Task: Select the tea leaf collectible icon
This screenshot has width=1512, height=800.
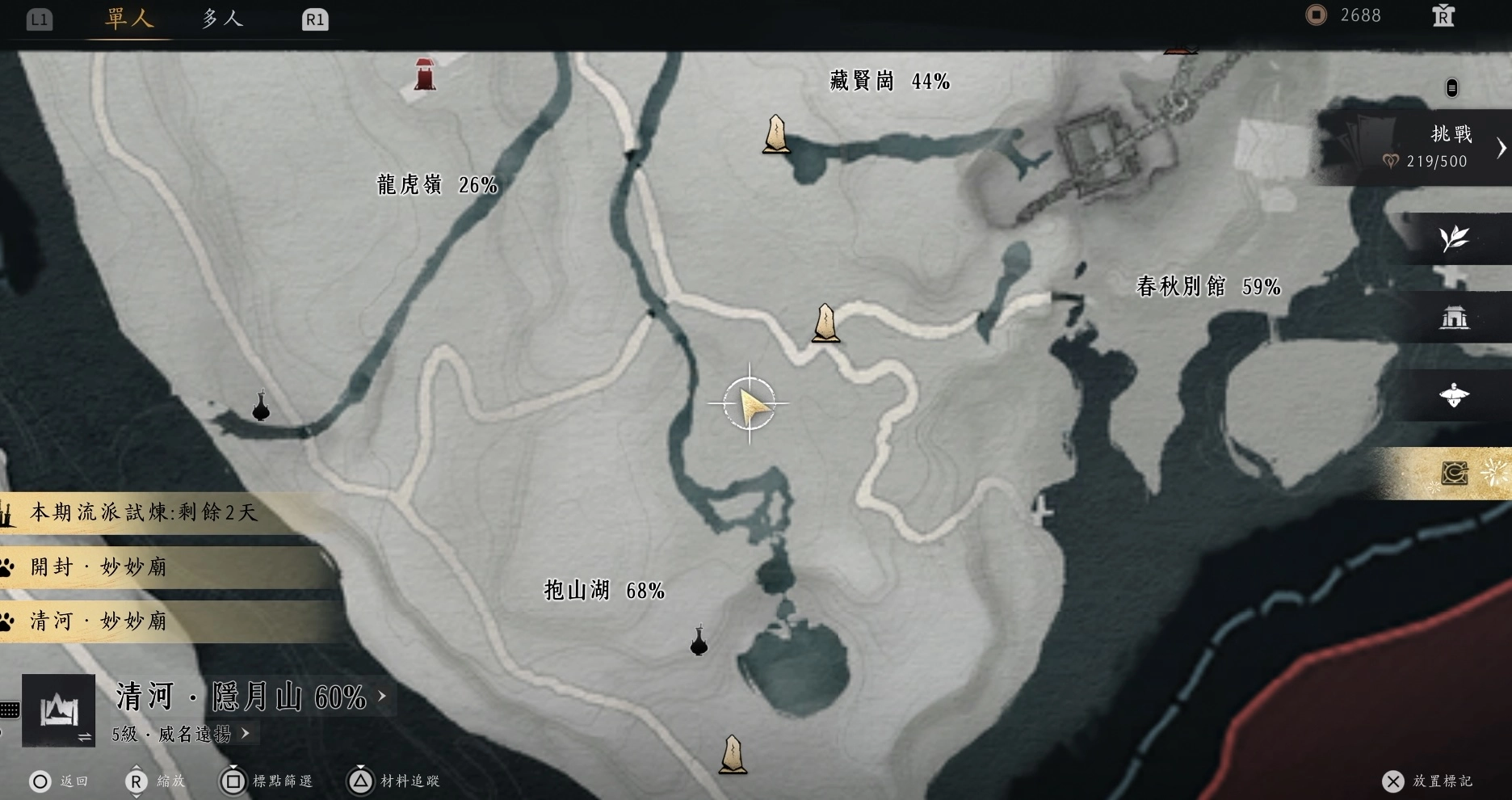Action: [1454, 238]
